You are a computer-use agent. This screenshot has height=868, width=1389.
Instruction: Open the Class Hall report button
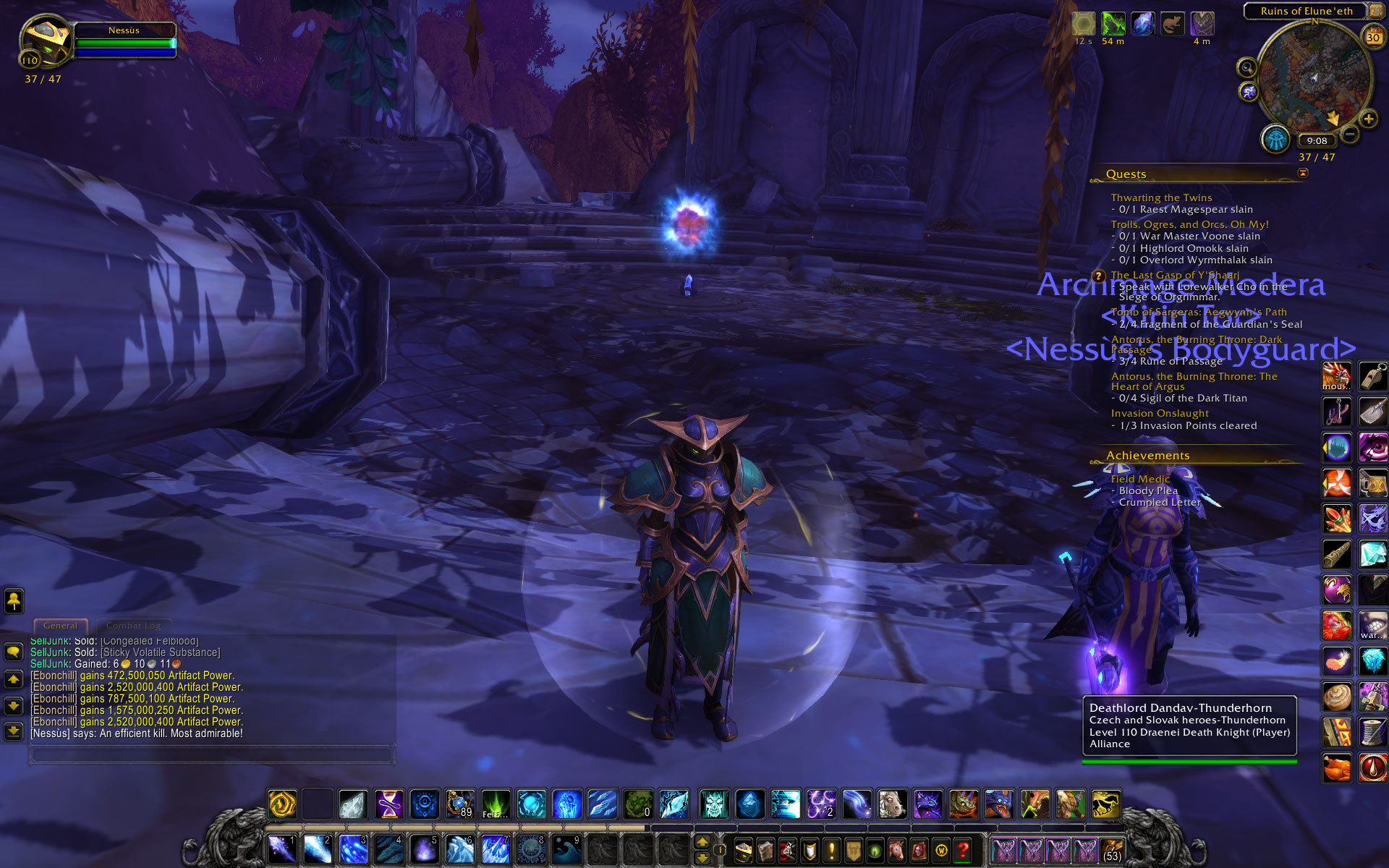pyautogui.click(x=1275, y=140)
